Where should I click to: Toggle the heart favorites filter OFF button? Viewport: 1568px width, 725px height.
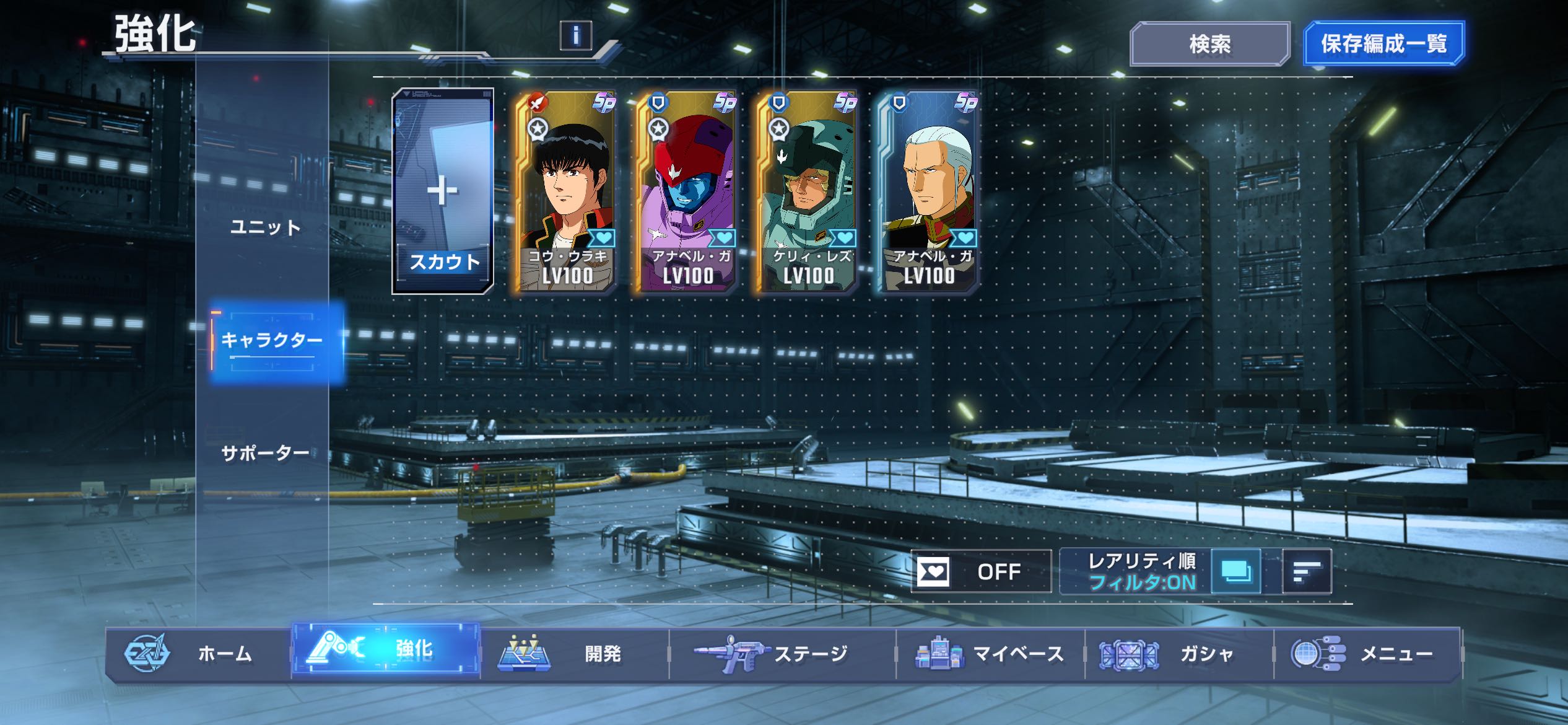981,571
